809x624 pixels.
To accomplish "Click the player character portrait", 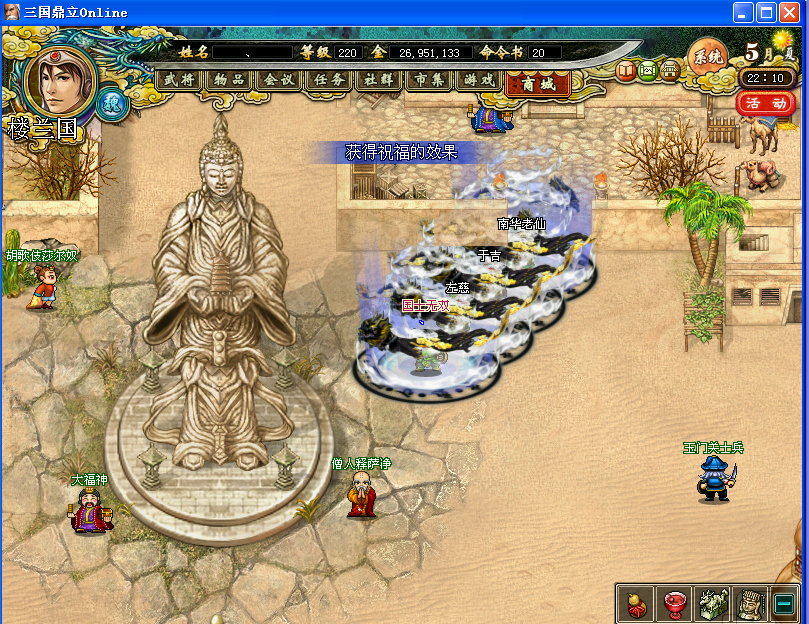I will tap(60, 78).
